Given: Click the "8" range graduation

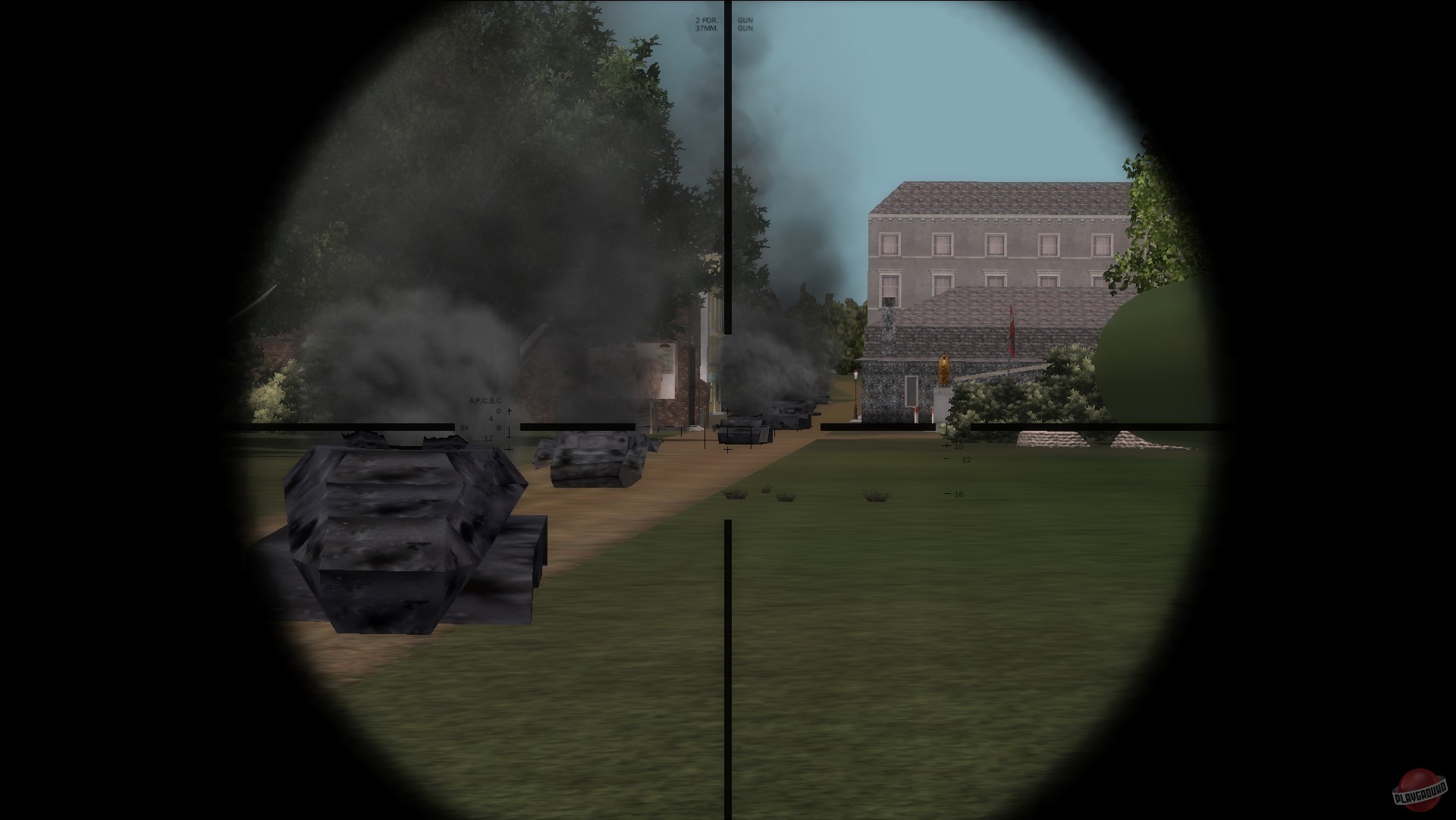Looking at the screenshot, I should 499,427.
